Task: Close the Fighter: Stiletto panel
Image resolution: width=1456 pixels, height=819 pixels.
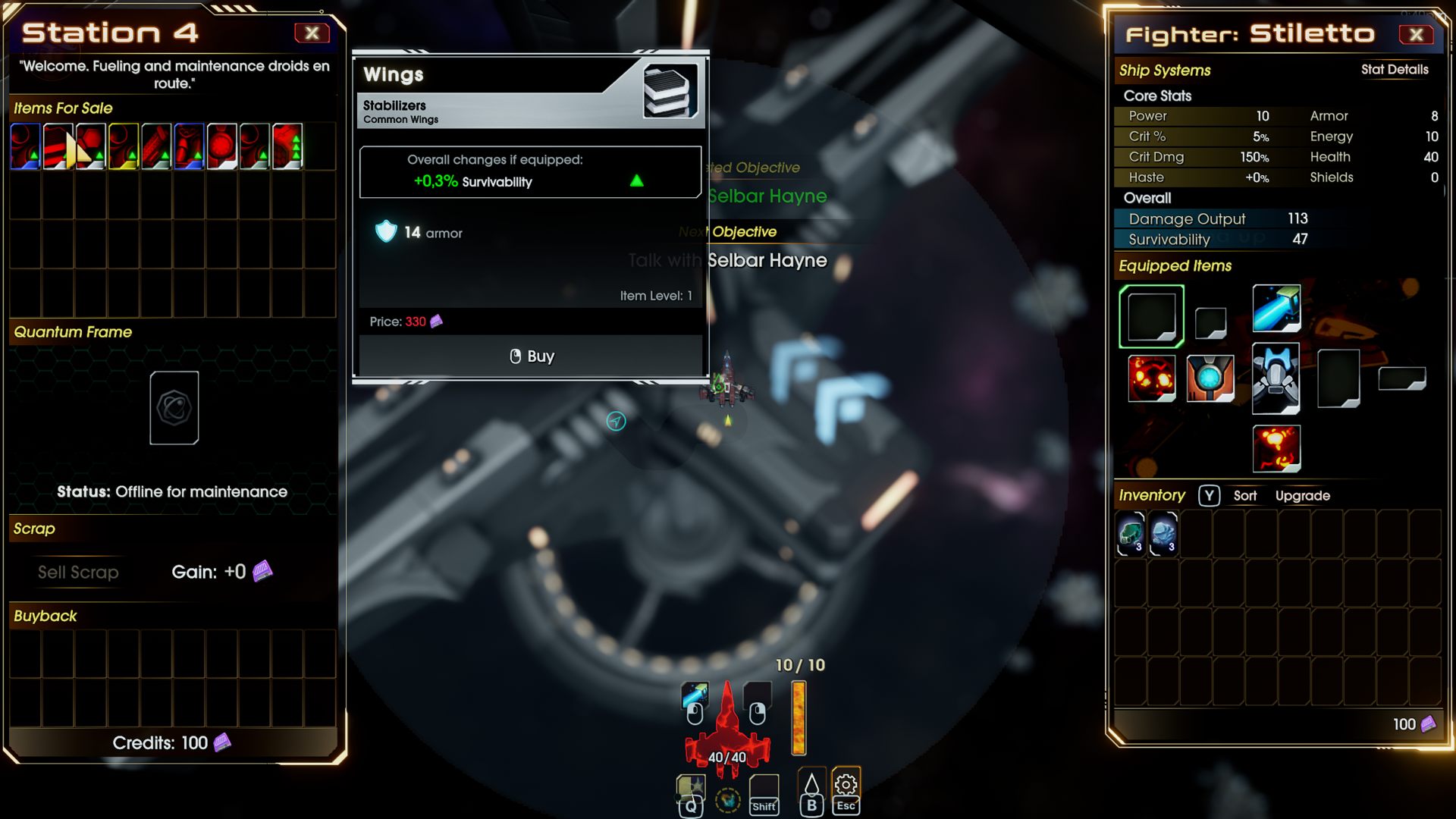Action: point(1416,34)
